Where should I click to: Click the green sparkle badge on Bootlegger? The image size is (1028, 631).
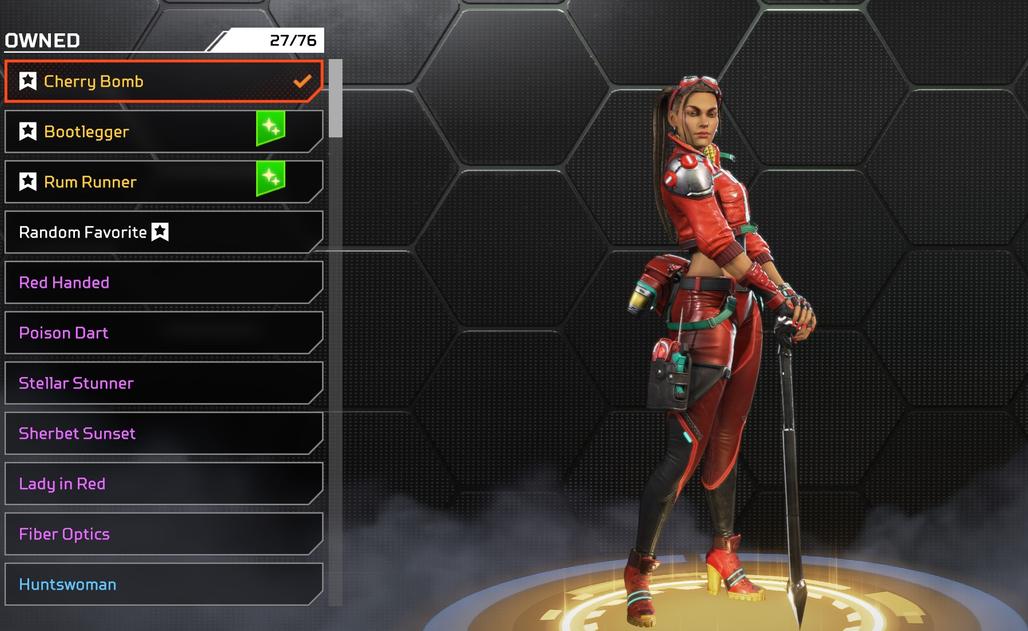coord(270,129)
